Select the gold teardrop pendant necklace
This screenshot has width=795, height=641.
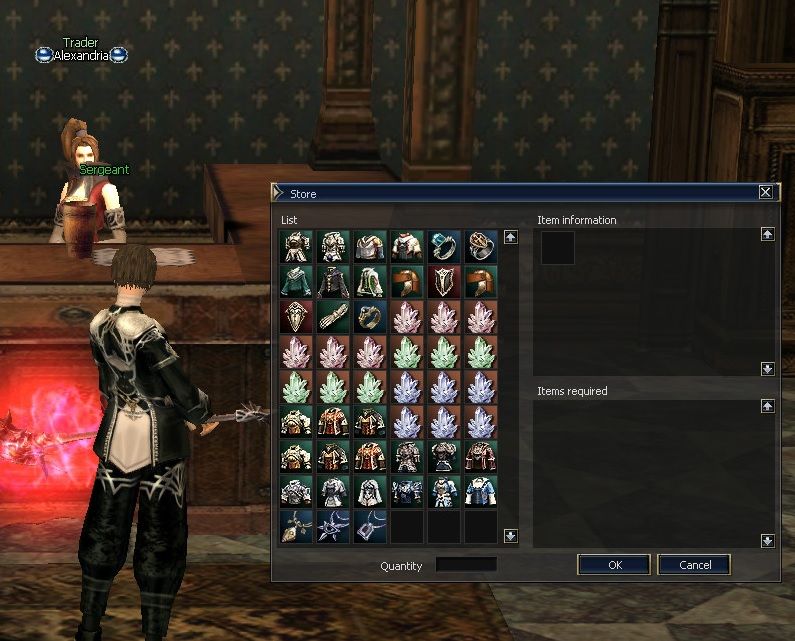click(296, 527)
